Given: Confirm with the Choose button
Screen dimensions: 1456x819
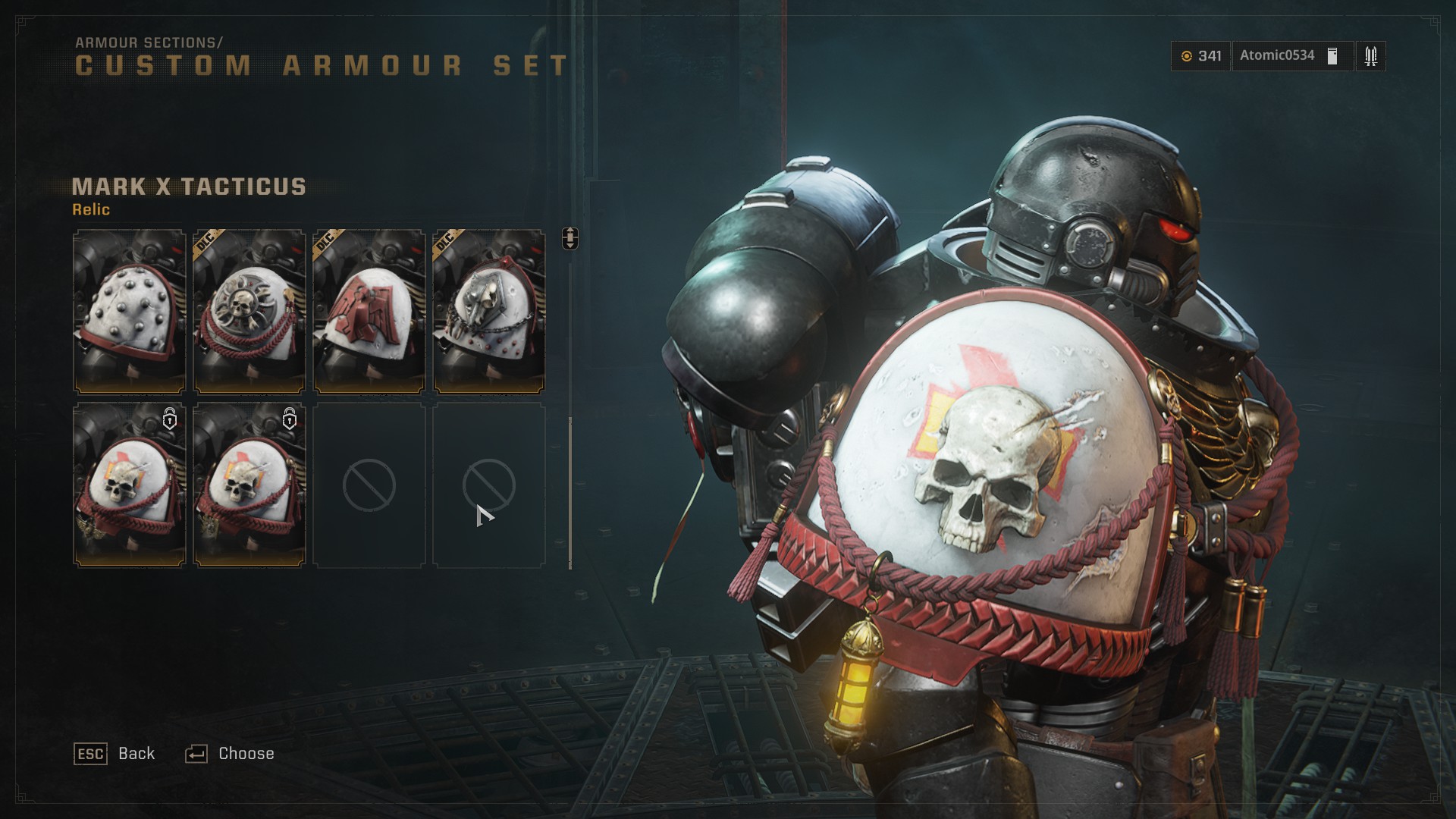Looking at the screenshot, I should (231, 754).
